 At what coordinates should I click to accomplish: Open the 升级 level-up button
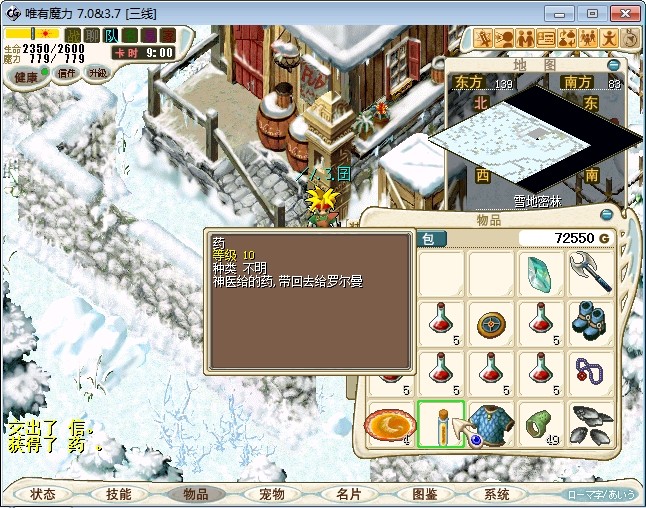point(98,73)
